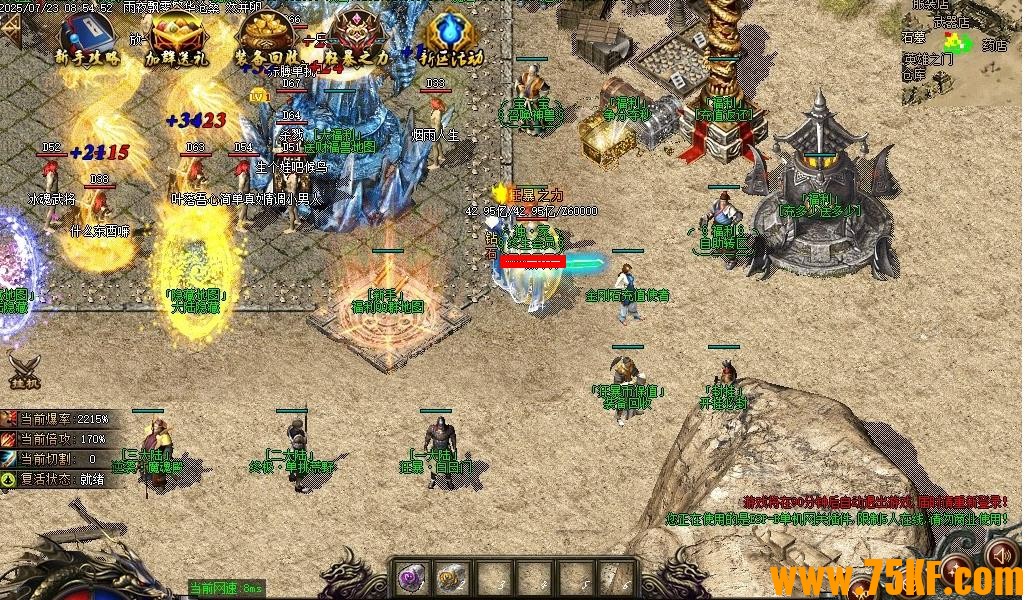This screenshot has width=1028, height=600.
Task: Collapse the top menu with the arrow button
Action: 11,30
